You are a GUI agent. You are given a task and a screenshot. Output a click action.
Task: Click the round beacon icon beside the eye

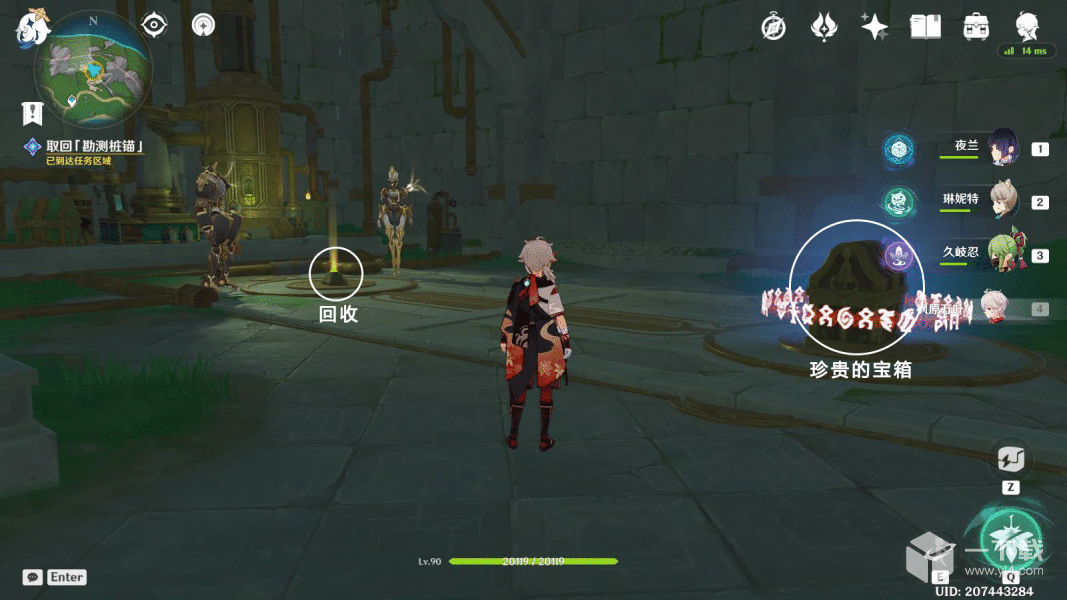[204, 25]
